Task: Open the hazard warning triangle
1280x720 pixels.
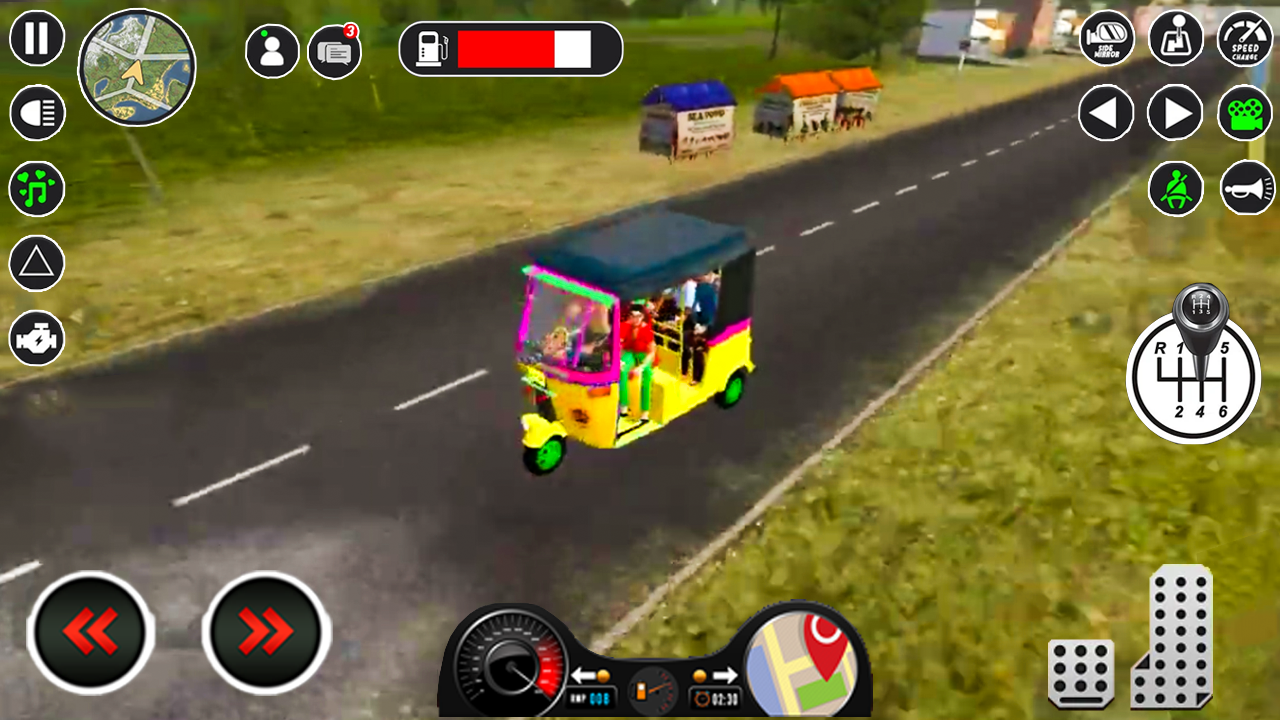Action: coord(36,262)
